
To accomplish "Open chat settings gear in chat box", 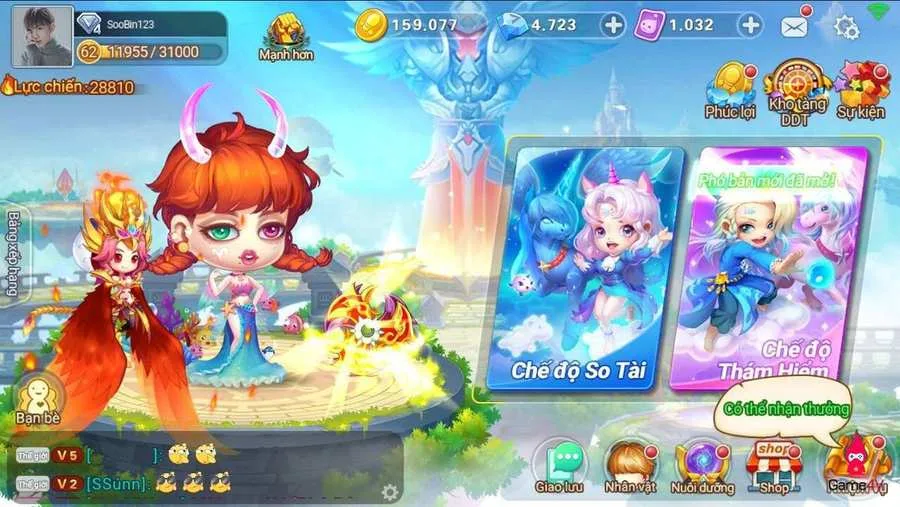I will point(390,492).
